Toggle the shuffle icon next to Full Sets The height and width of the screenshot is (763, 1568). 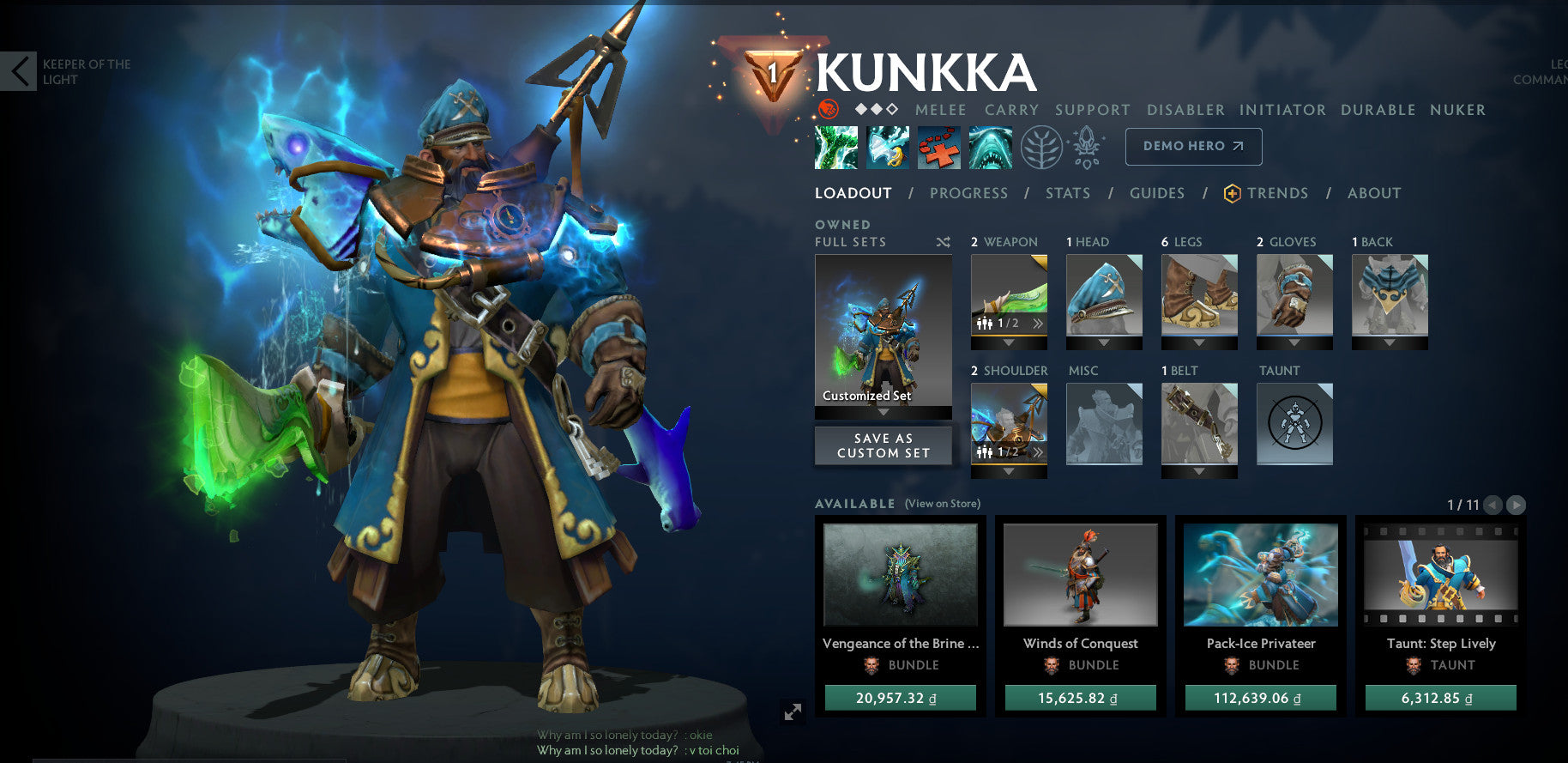point(943,242)
